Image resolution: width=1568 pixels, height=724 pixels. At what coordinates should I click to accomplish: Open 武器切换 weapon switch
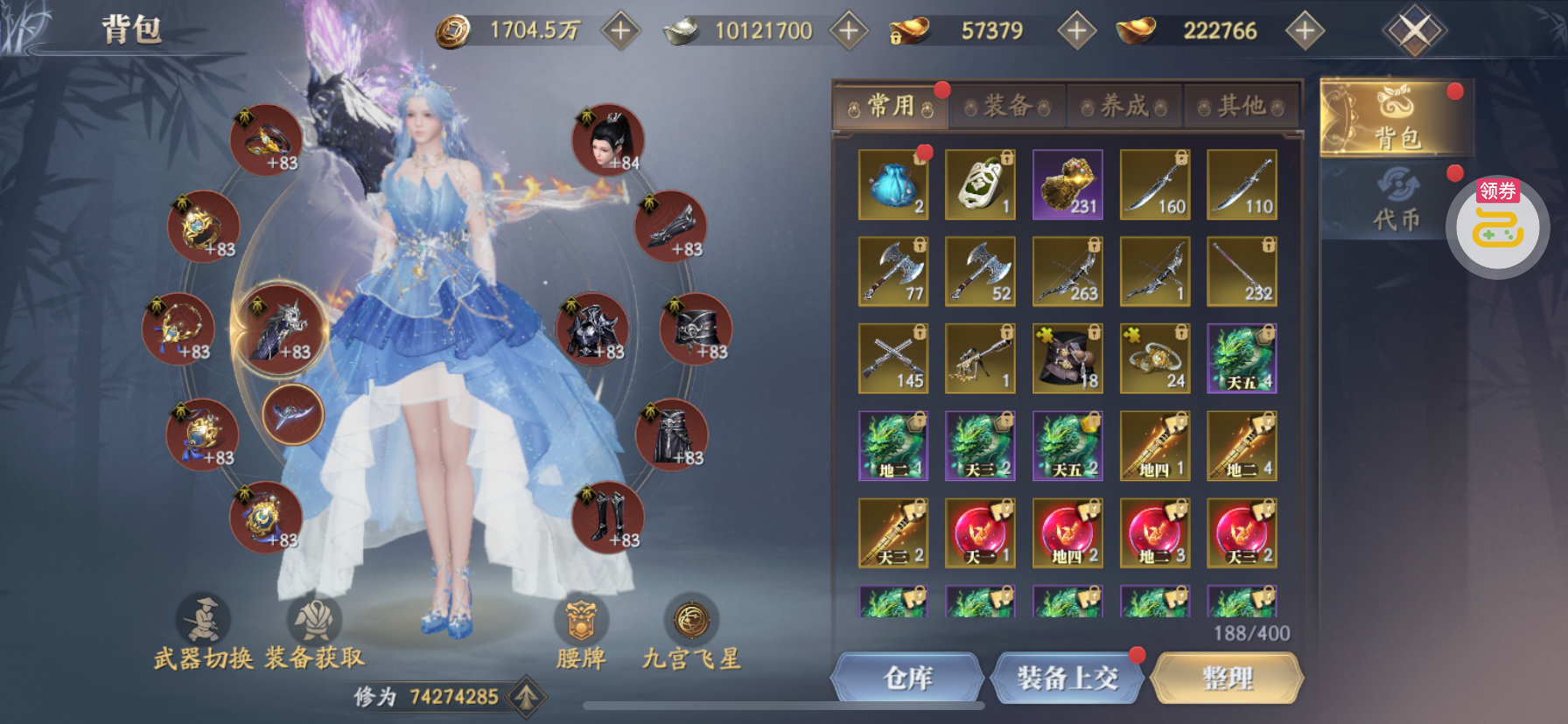pyautogui.click(x=203, y=634)
